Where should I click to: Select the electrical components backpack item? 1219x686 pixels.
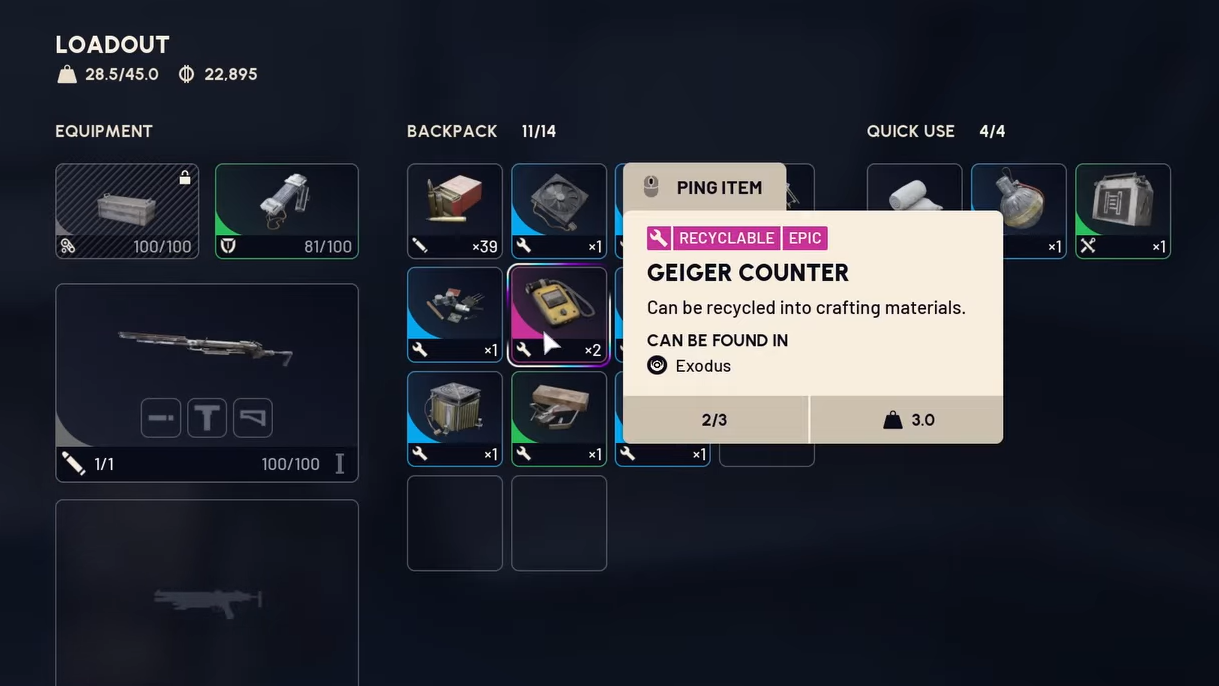454,314
